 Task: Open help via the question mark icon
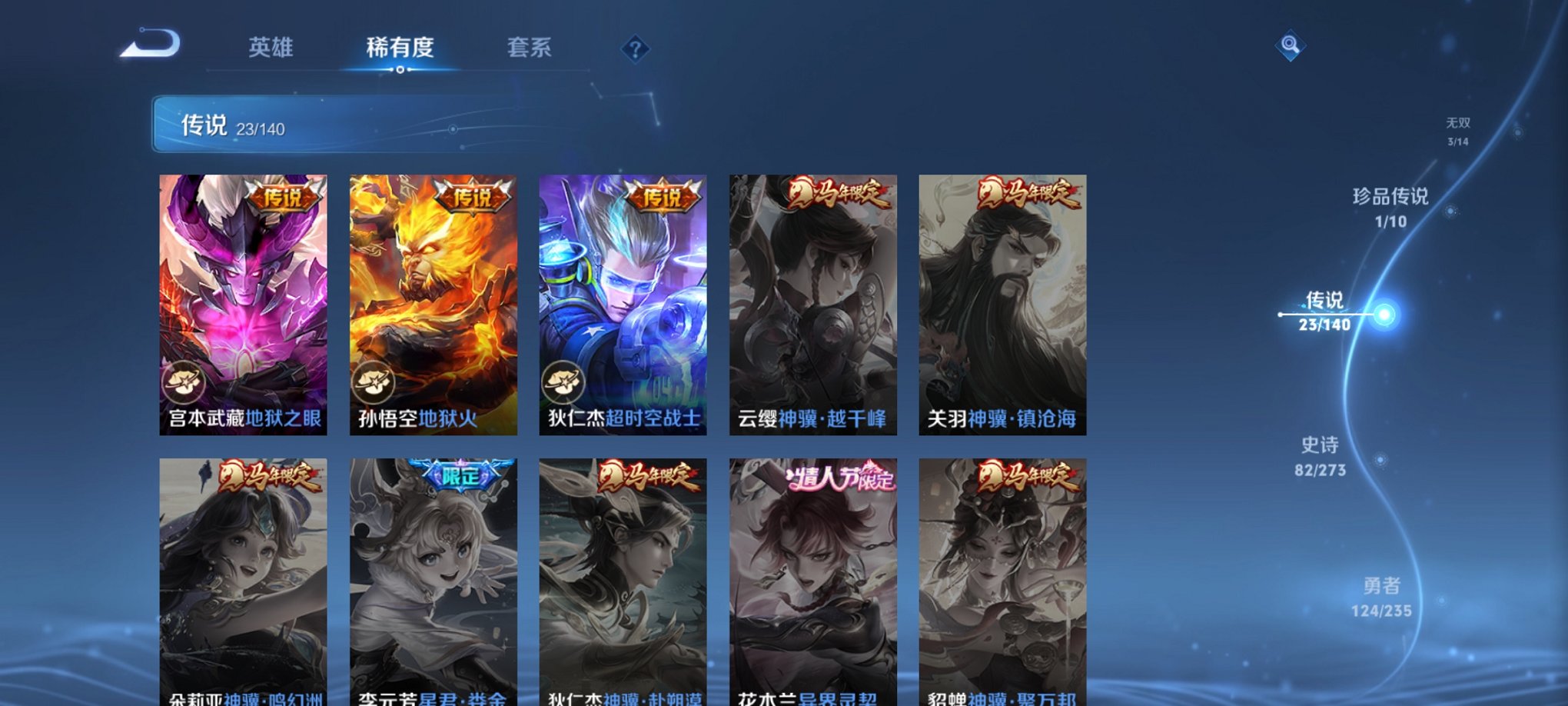[x=635, y=48]
